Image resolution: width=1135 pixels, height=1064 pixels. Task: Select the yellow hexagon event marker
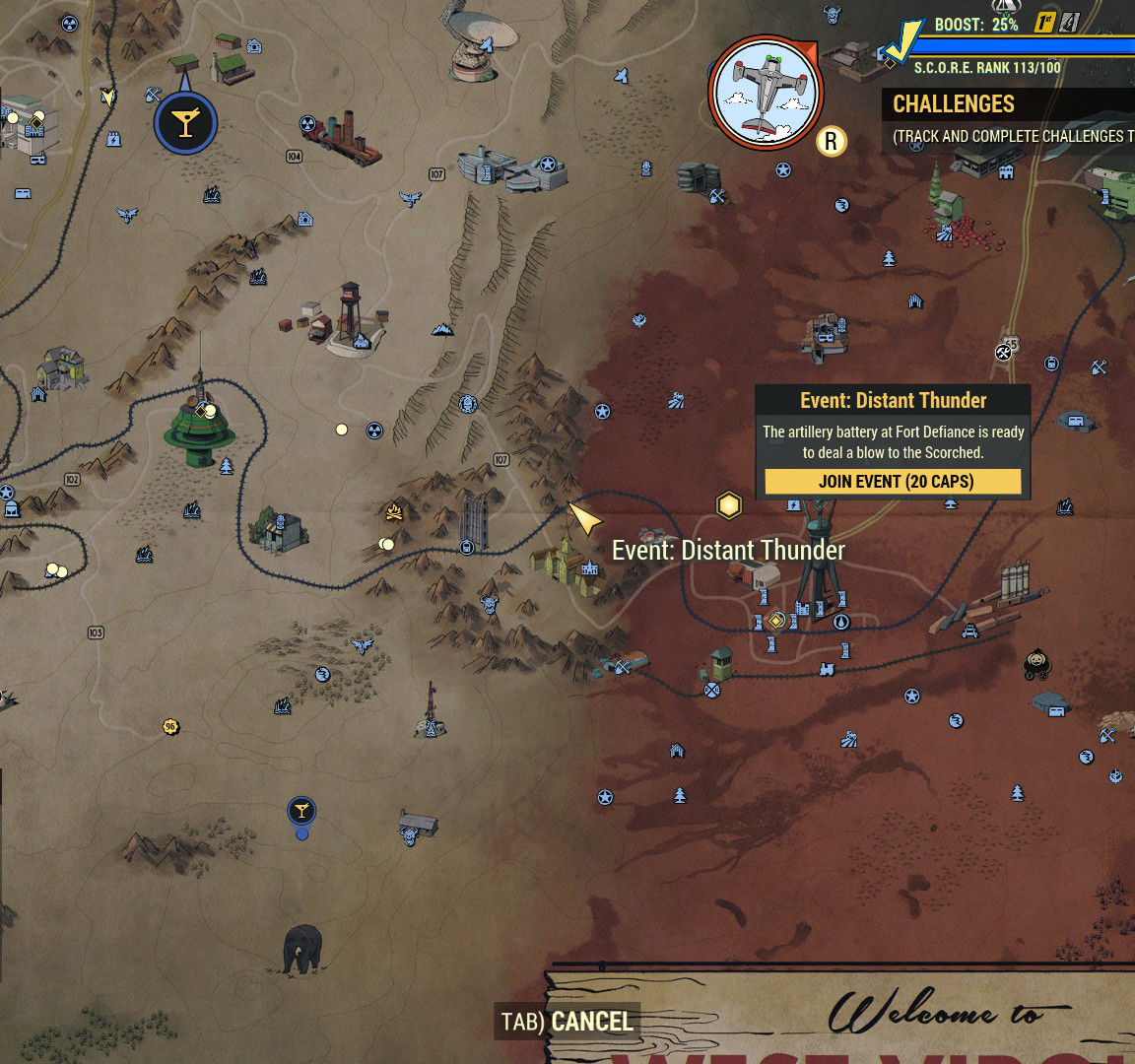coord(728,505)
